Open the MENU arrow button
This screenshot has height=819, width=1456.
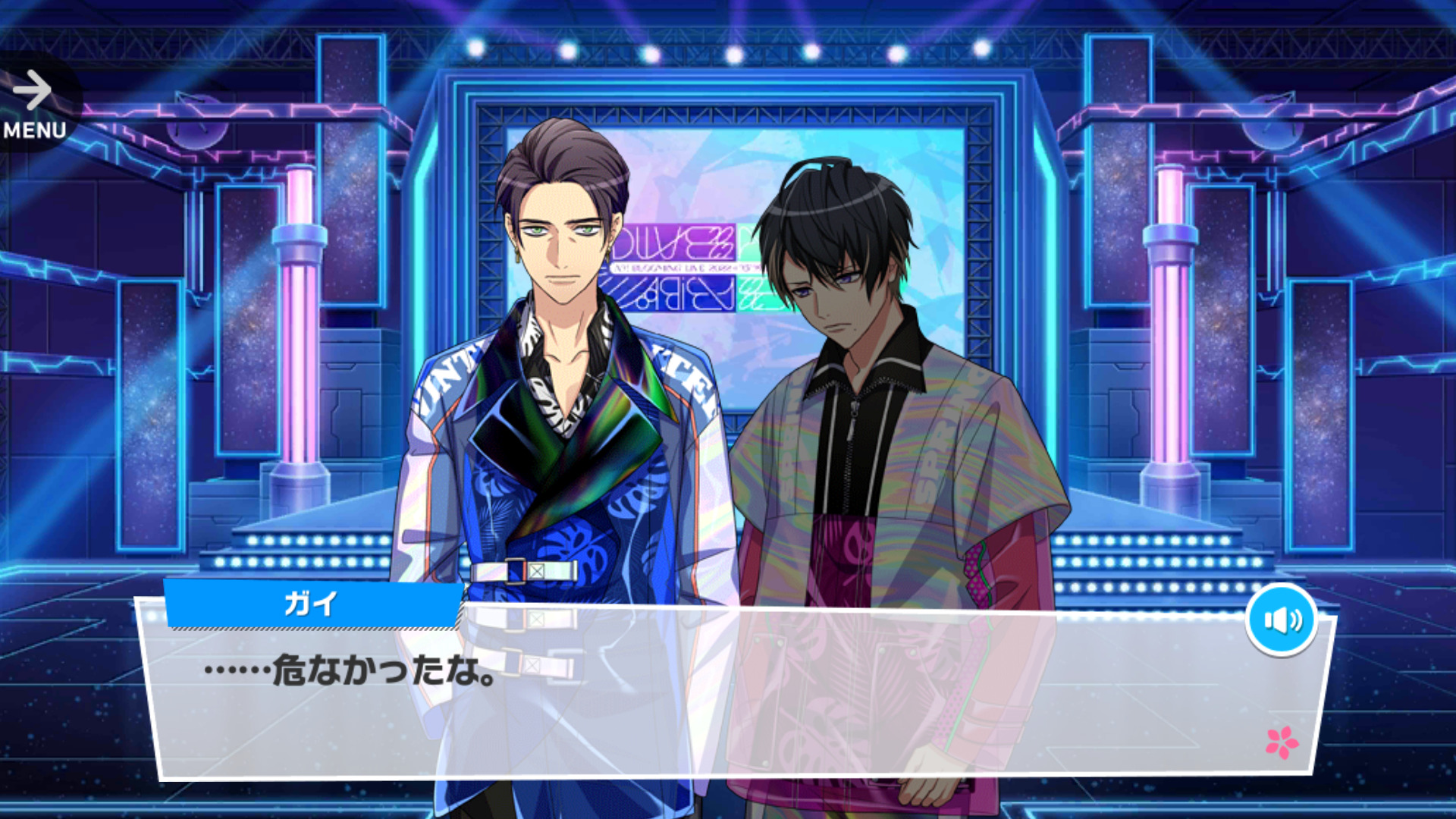34,104
